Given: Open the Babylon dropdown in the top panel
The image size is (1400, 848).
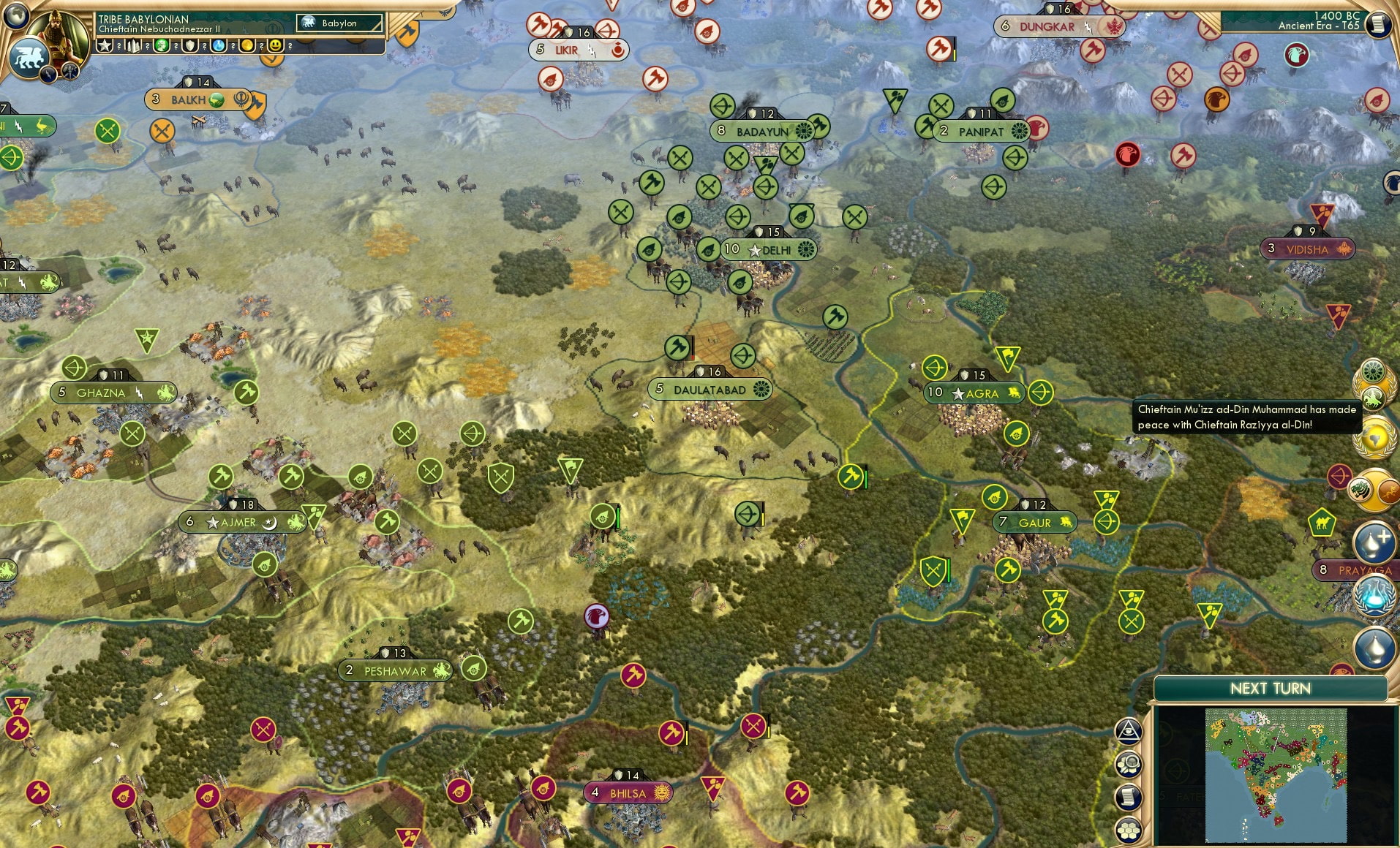Looking at the screenshot, I should 338,23.
